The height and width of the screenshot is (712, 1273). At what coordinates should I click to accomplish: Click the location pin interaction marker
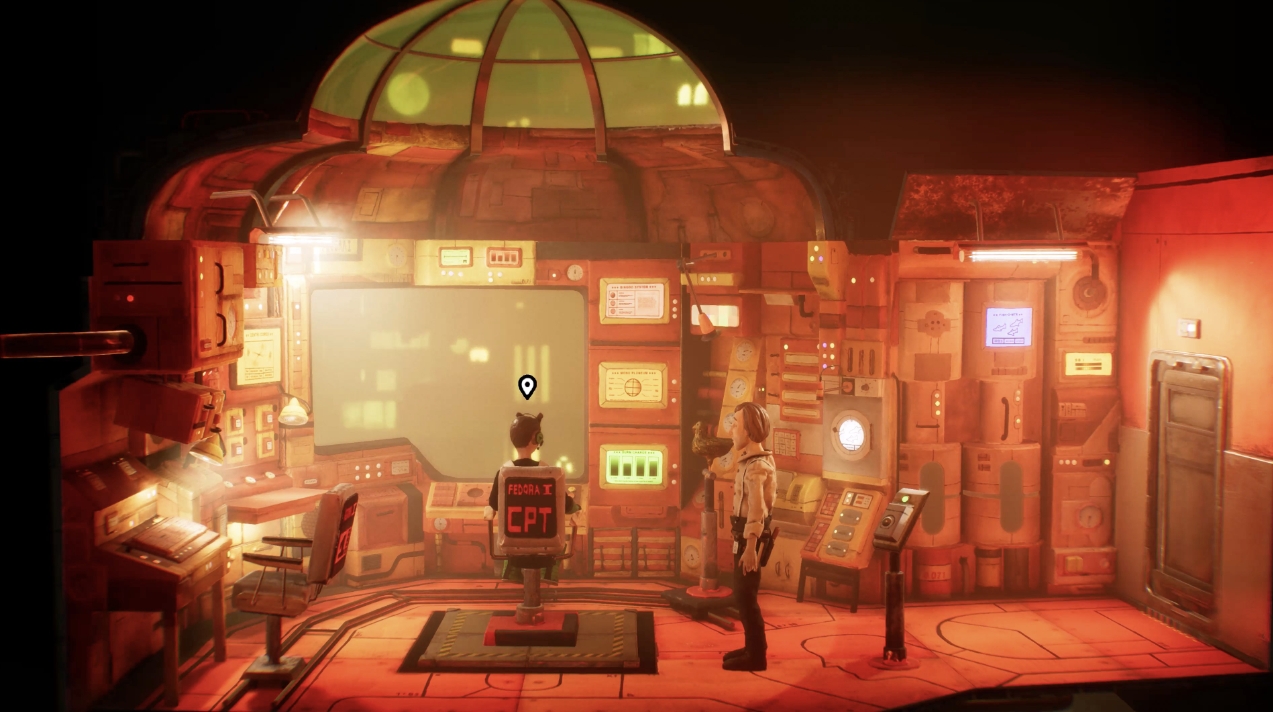[527, 386]
